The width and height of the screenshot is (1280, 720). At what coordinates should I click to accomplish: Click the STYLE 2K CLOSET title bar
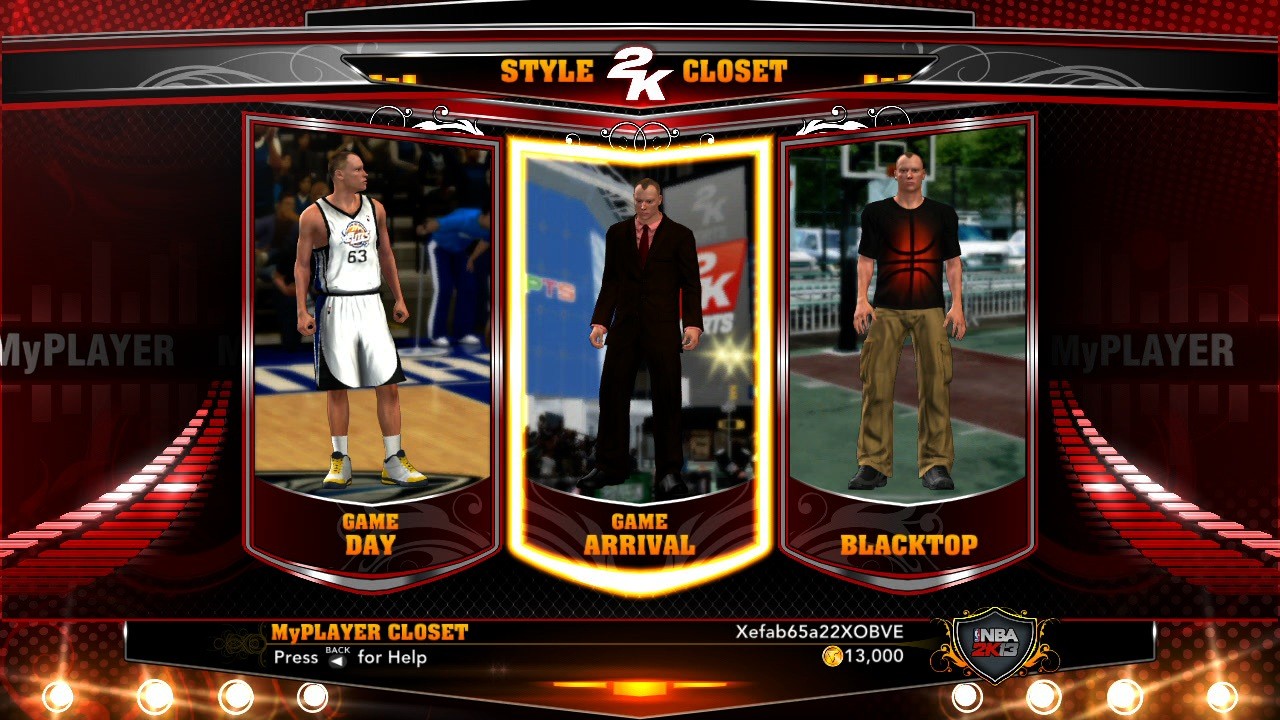click(x=640, y=70)
